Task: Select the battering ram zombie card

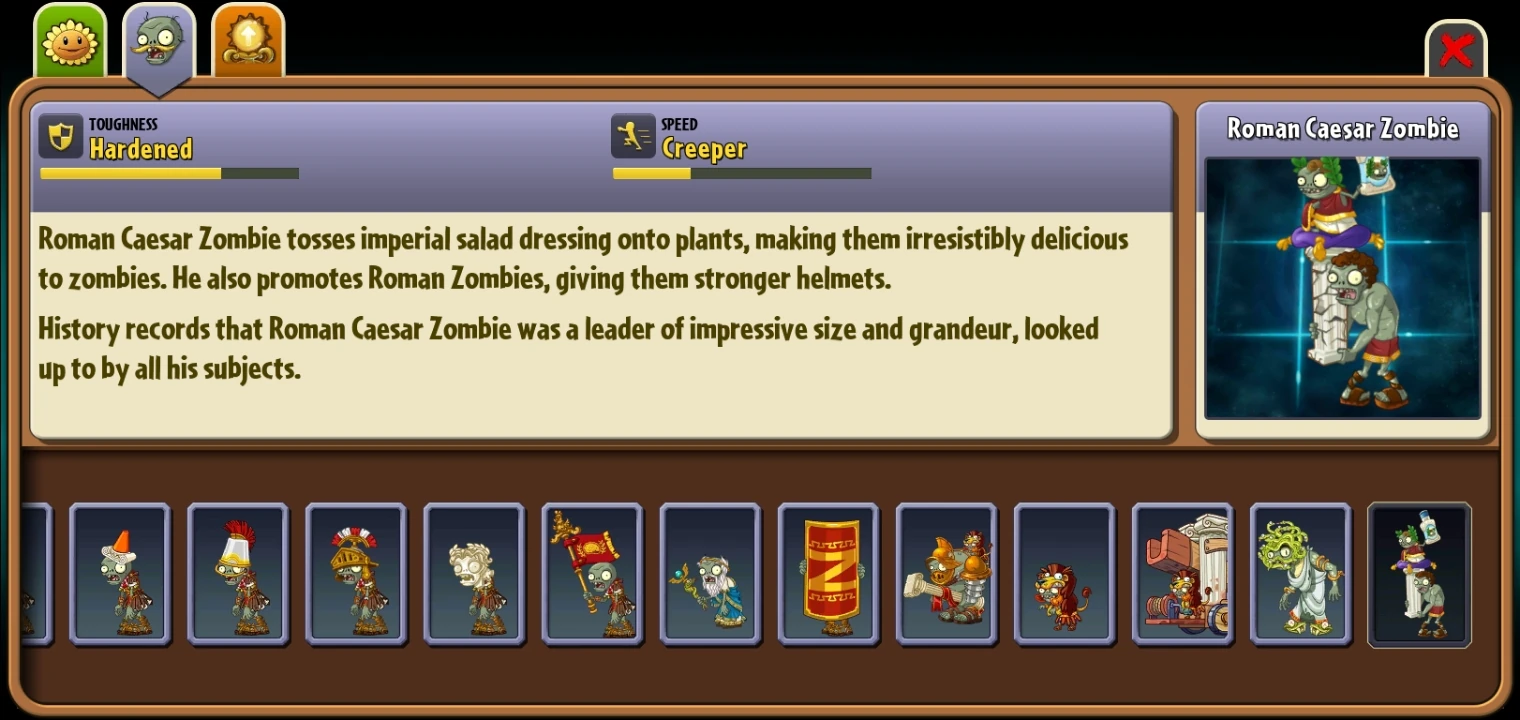Action: 1183,575
